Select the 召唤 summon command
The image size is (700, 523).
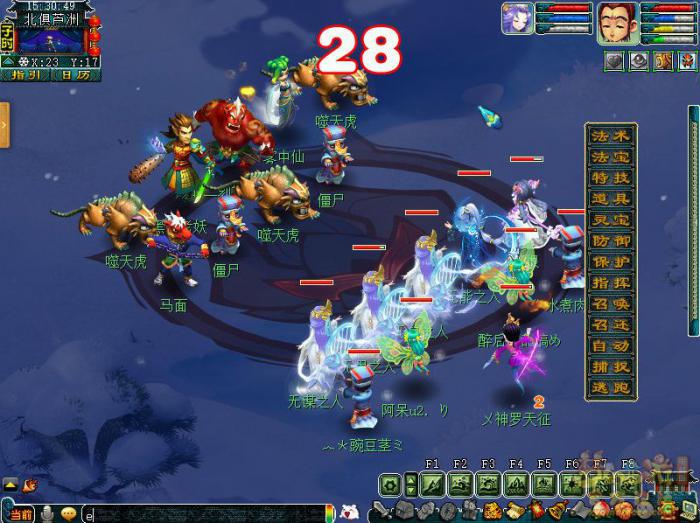[x=611, y=304]
